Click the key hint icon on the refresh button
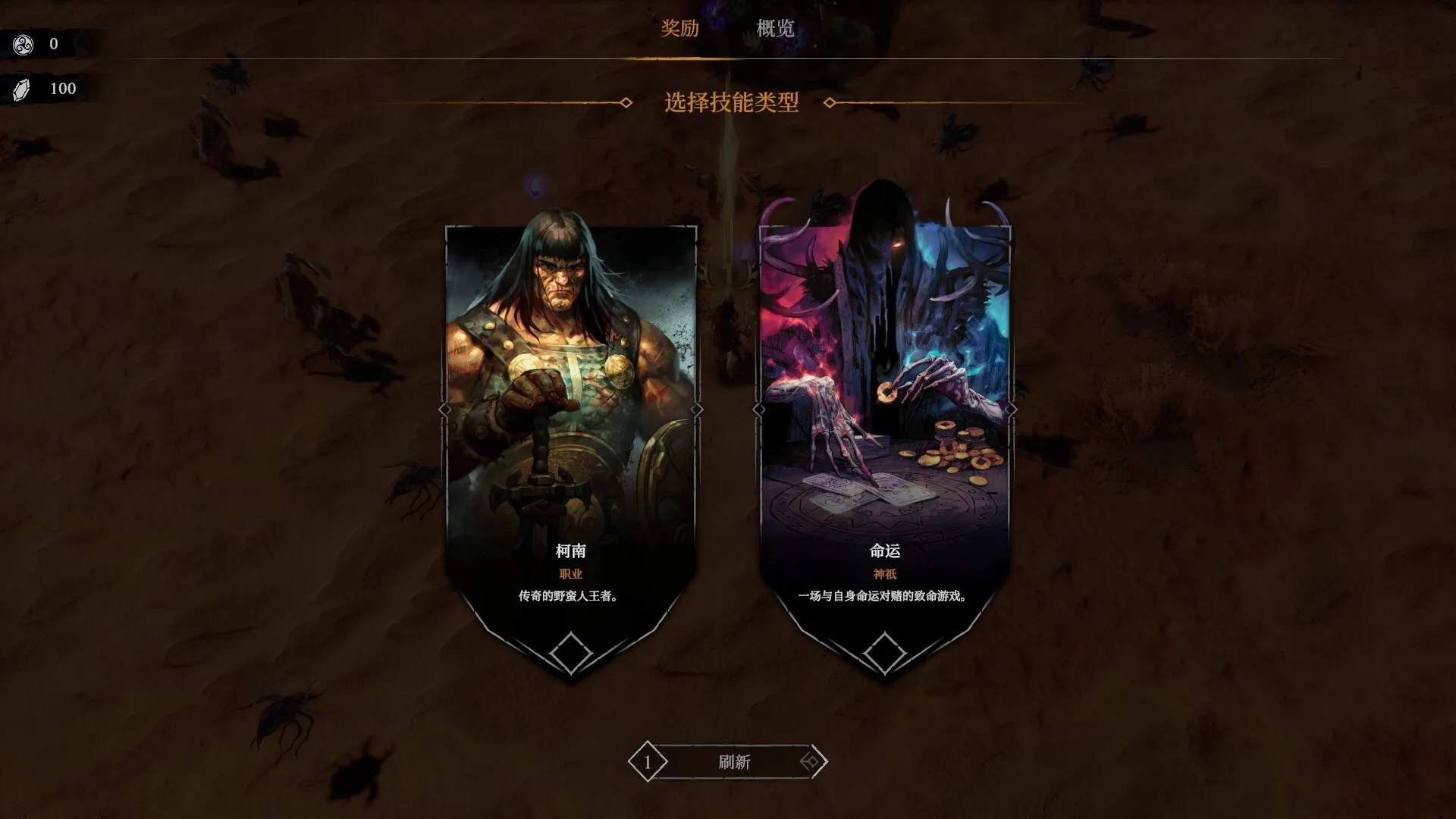 pos(810,762)
